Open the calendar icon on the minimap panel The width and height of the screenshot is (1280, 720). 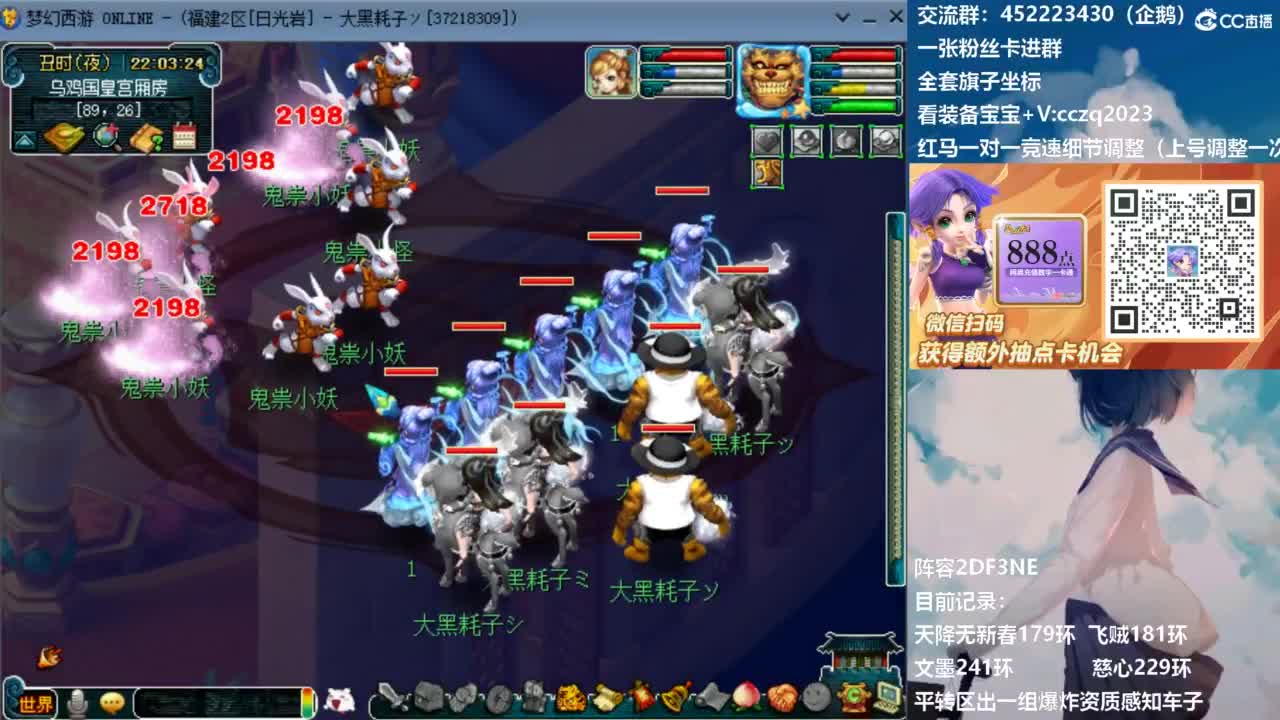tap(186, 138)
